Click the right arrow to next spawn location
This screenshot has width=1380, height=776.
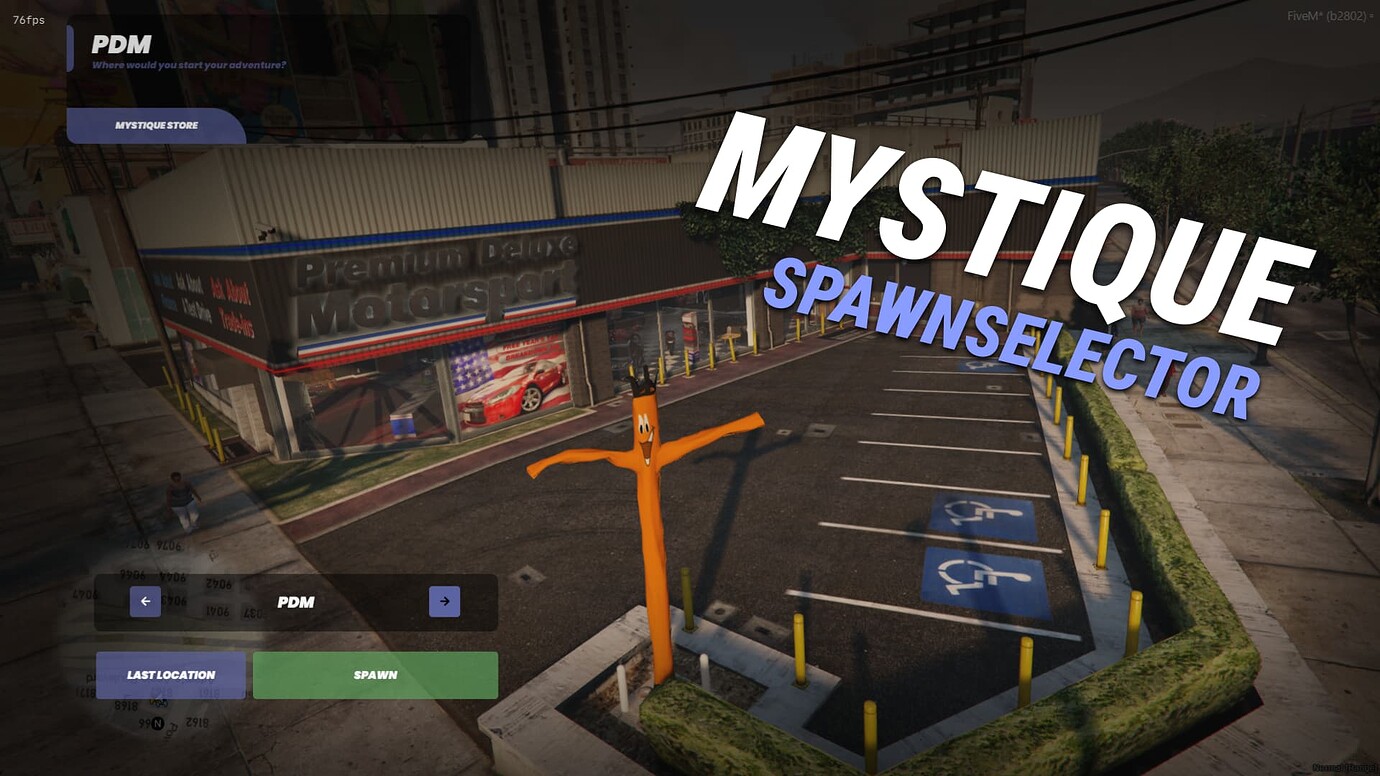tap(444, 602)
